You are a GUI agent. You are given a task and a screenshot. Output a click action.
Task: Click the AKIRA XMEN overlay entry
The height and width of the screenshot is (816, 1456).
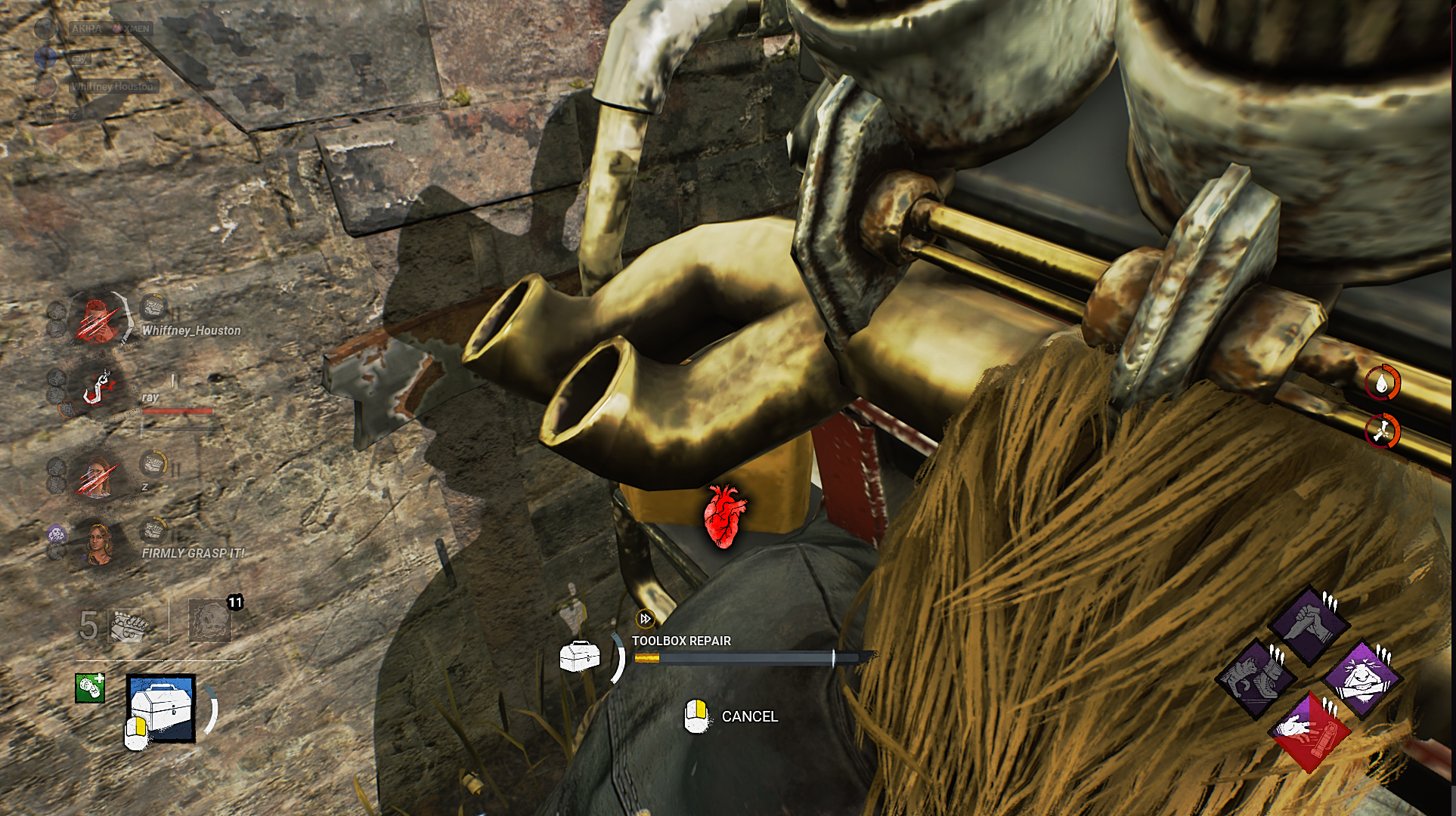(110, 29)
